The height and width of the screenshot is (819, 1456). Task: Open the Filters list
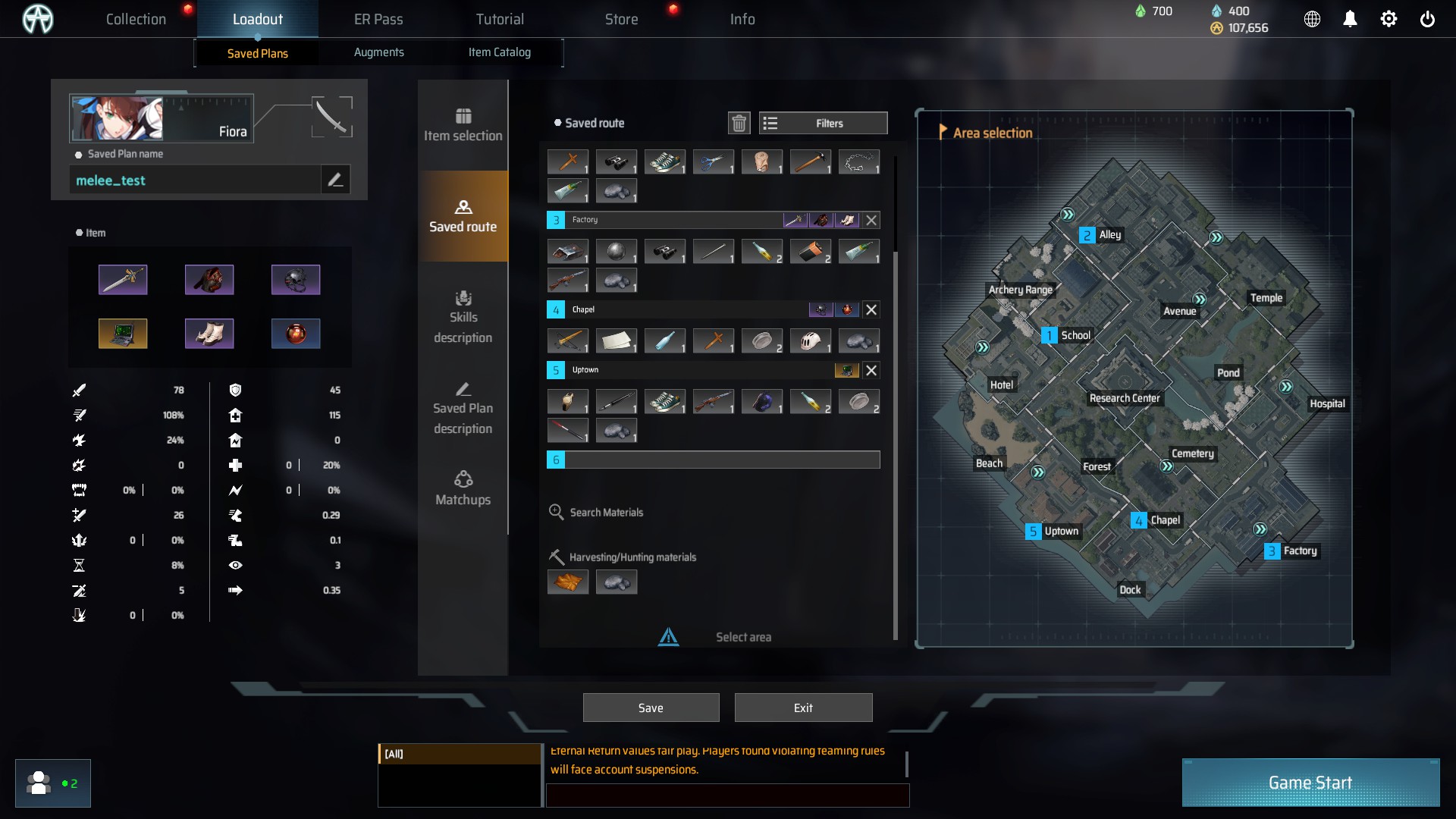coord(823,123)
